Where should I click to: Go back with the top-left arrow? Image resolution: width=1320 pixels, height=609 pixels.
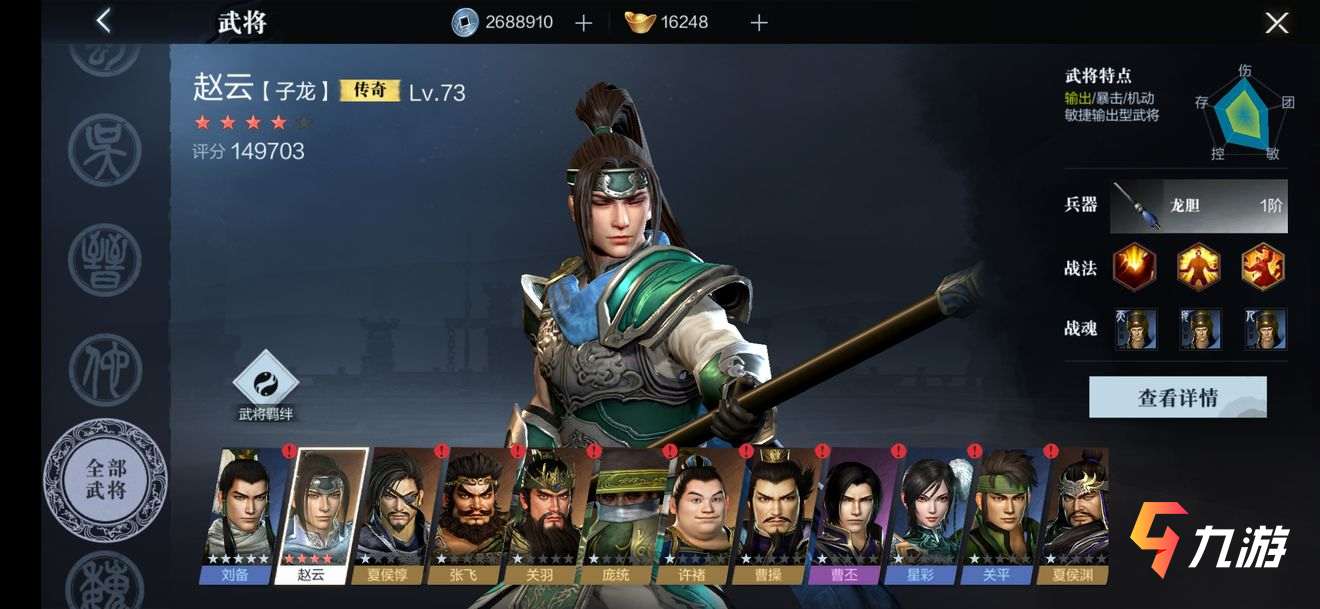[103, 21]
